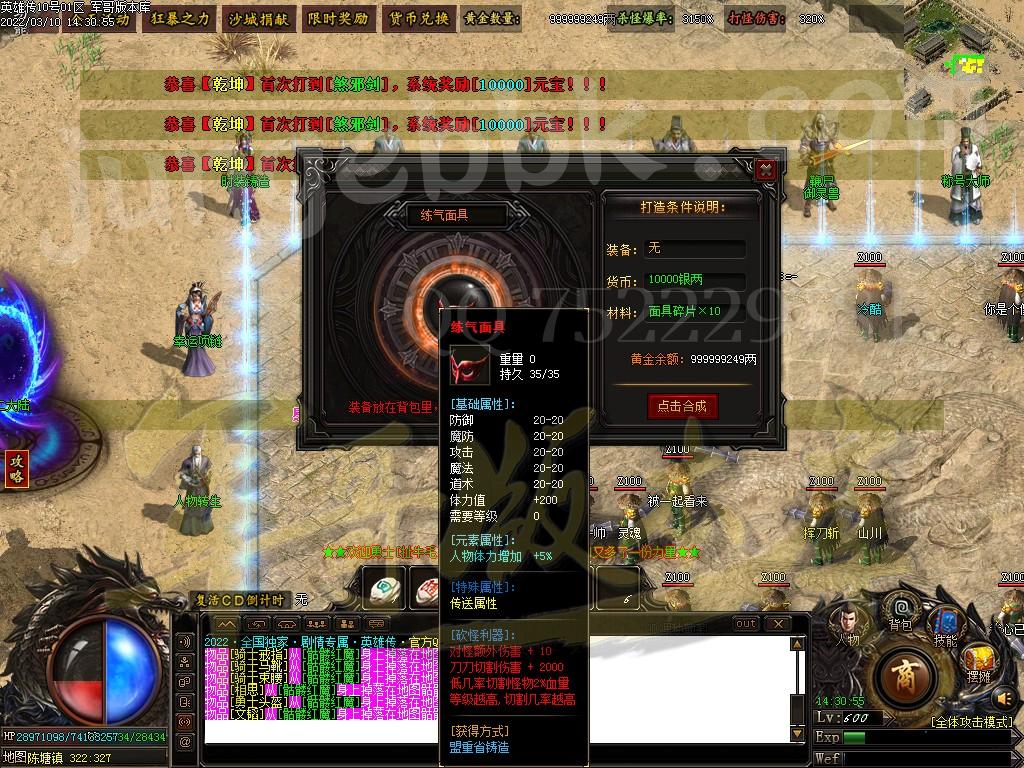Select the 练气面具 mask item icon

pyautogui.click(x=468, y=365)
